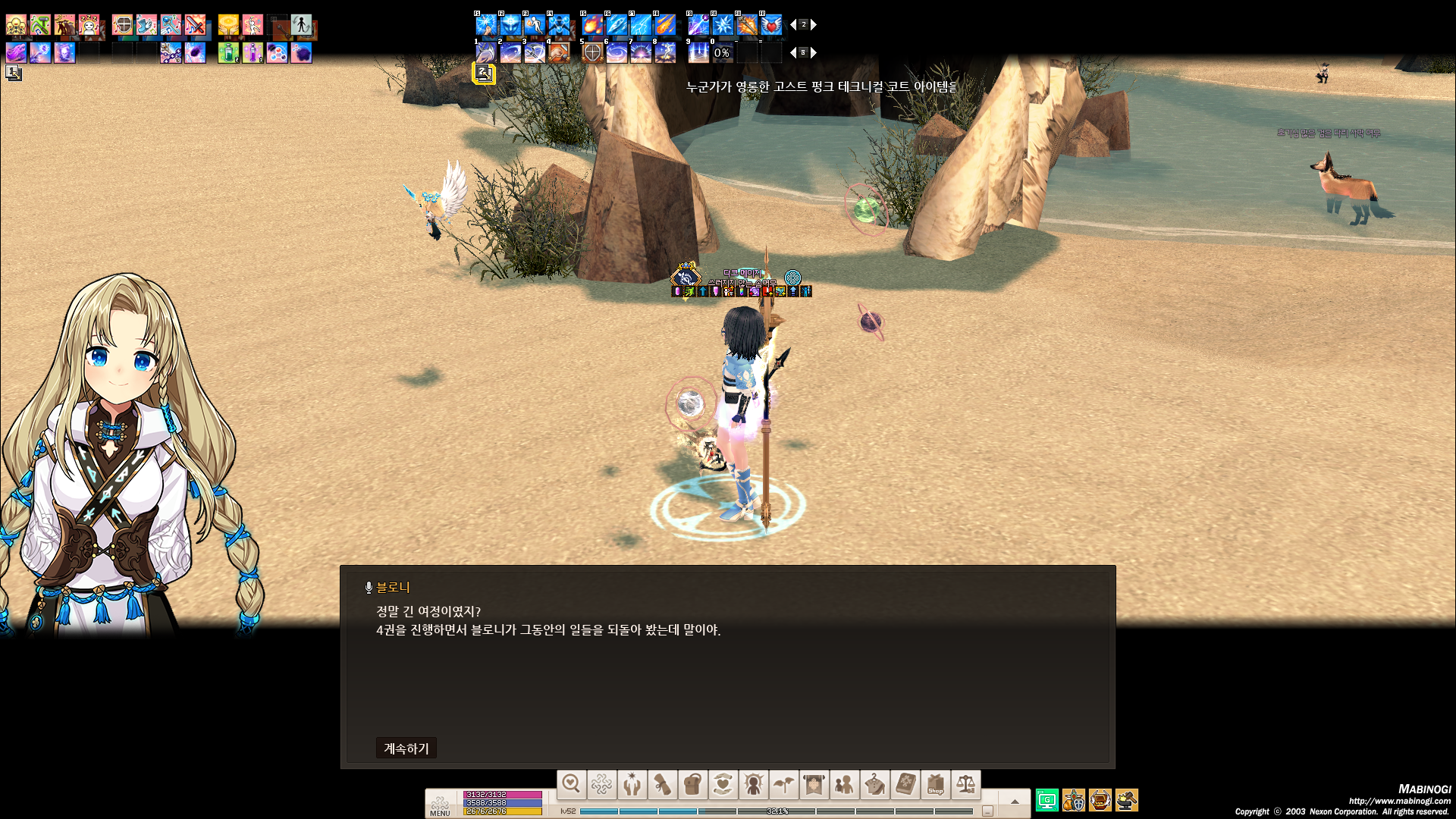Use the purple potion in the hotbar

(253, 52)
